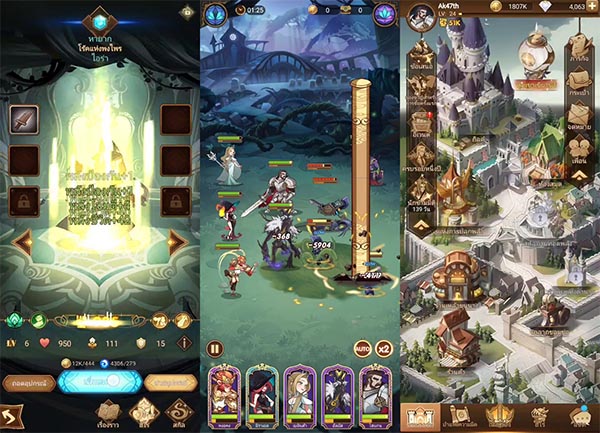Select the bearded dark-haired hero card
The image size is (600, 433).
pyautogui.click(x=375, y=390)
